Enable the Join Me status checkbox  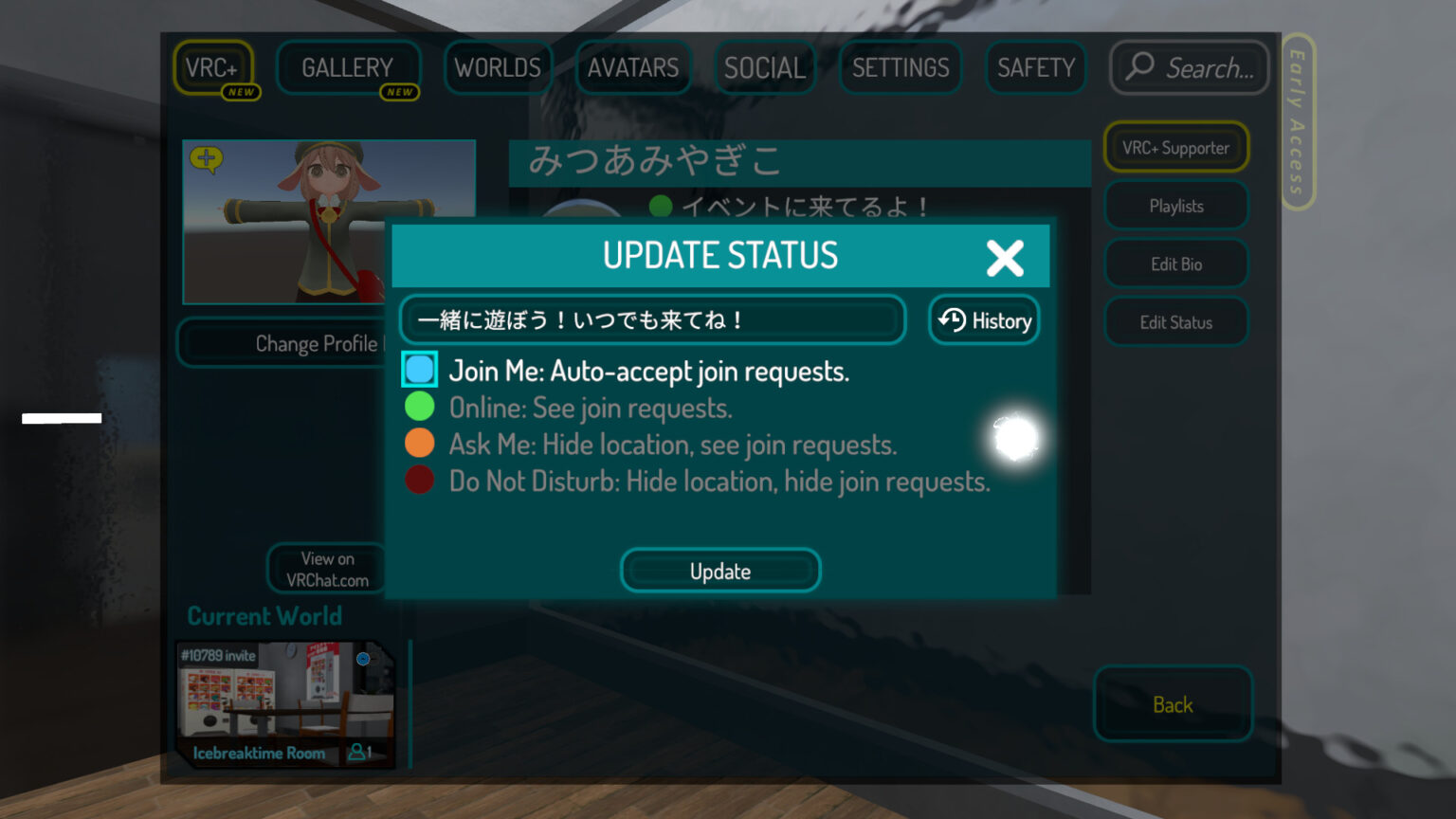[419, 370]
